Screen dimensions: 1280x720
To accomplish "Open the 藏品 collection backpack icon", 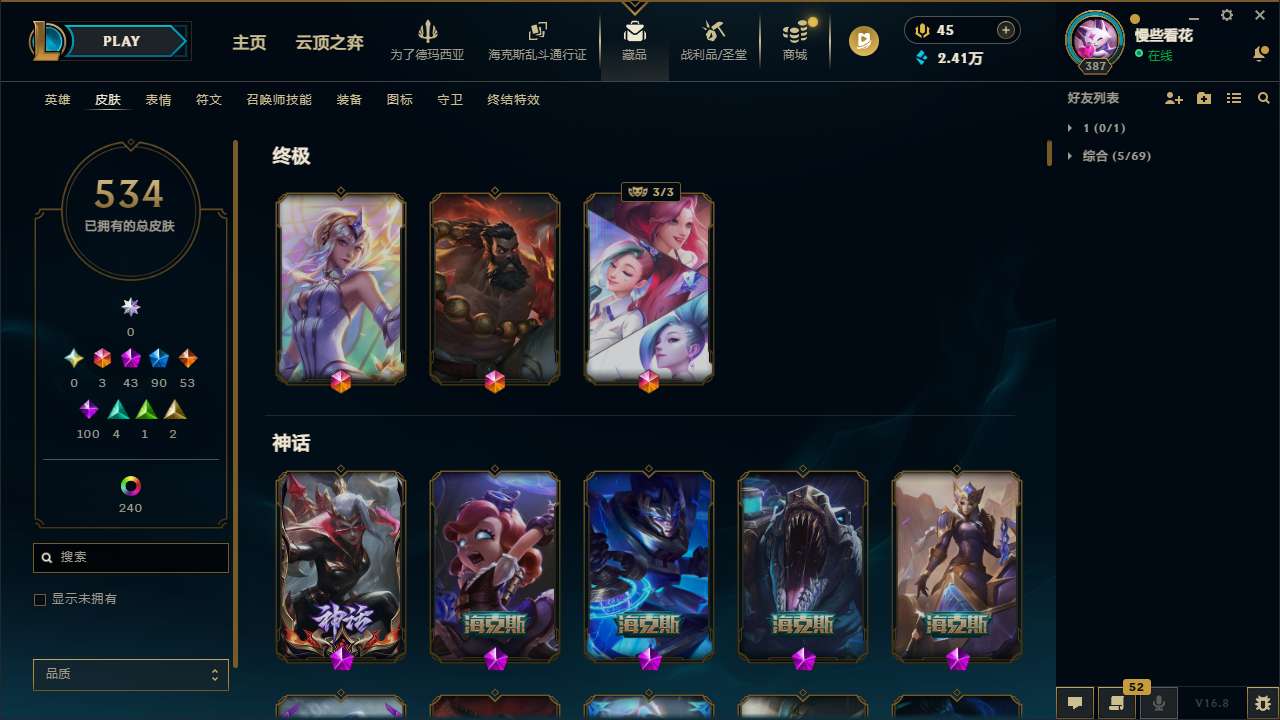I will (x=634, y=35).
